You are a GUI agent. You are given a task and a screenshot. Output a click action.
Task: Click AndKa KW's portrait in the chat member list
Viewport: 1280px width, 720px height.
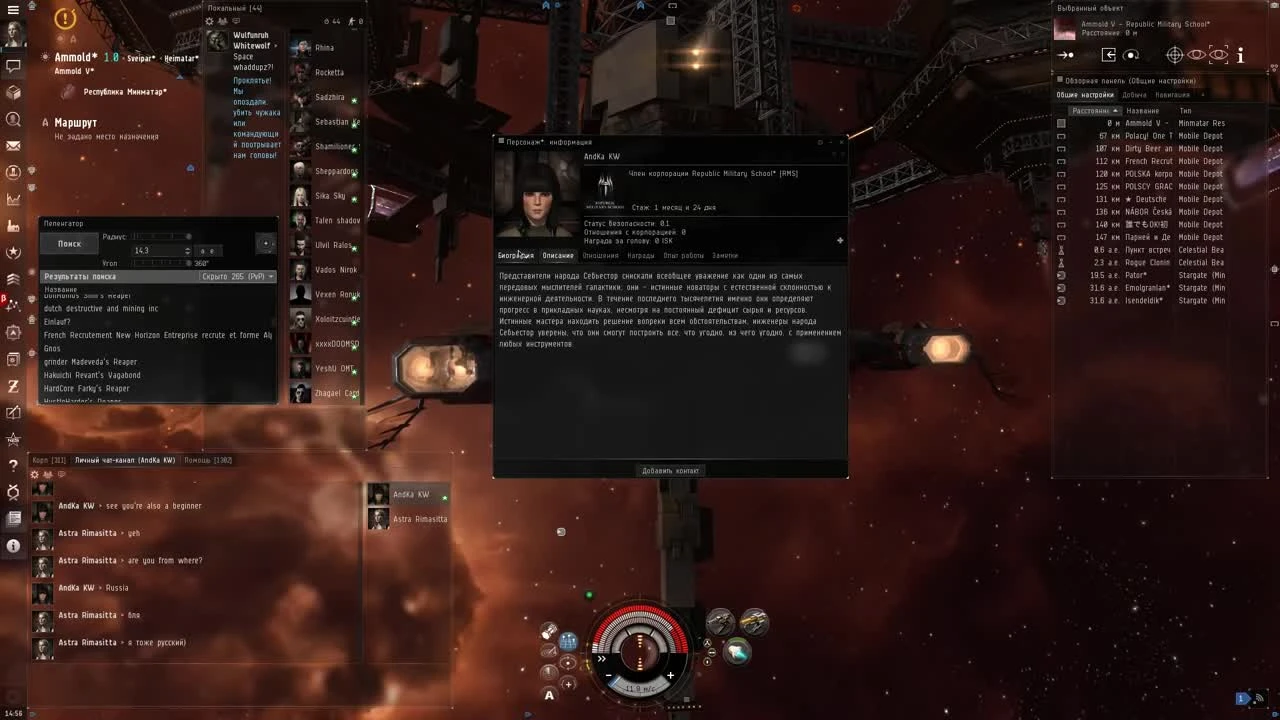click(378, 493)
